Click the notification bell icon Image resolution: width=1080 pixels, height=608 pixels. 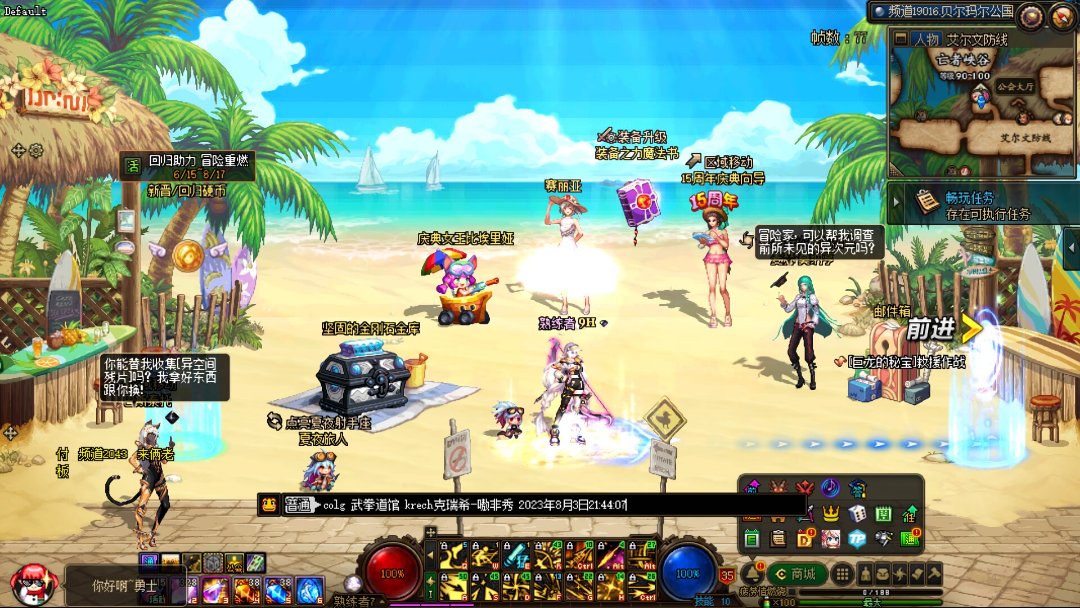pyautogui.click(x=750, y=571)
